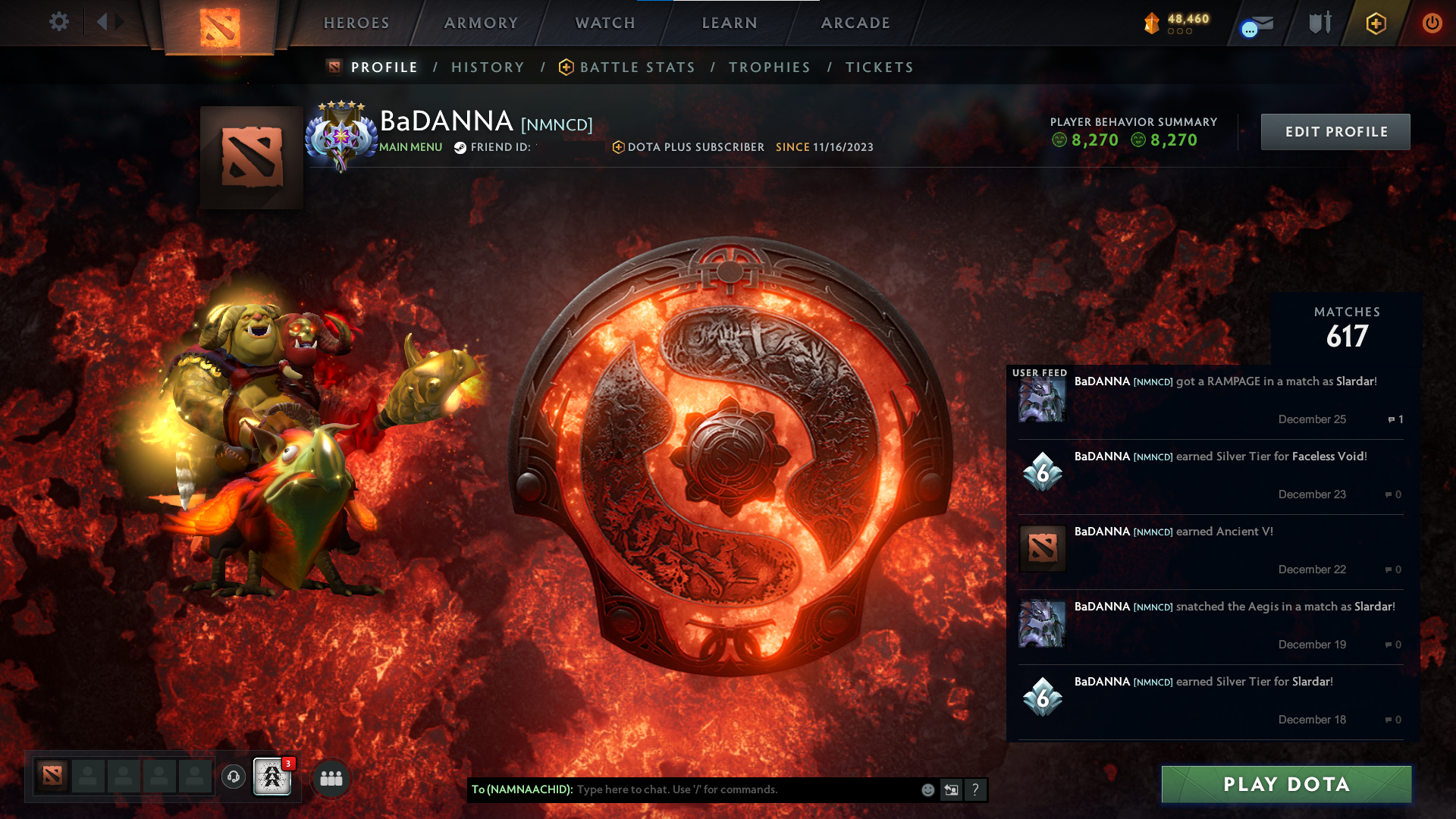This screenshot has width=1456, height=819.
Task: Click the Dota Plus hexagon icon
Action: pos(1376,23)
